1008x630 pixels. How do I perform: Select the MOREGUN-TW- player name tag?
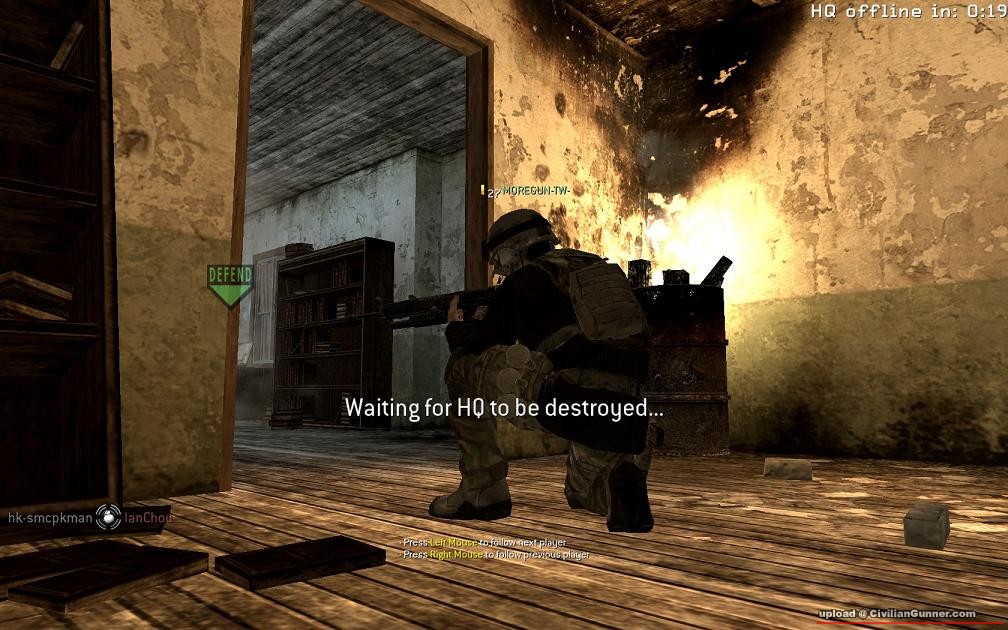(541, 189)
